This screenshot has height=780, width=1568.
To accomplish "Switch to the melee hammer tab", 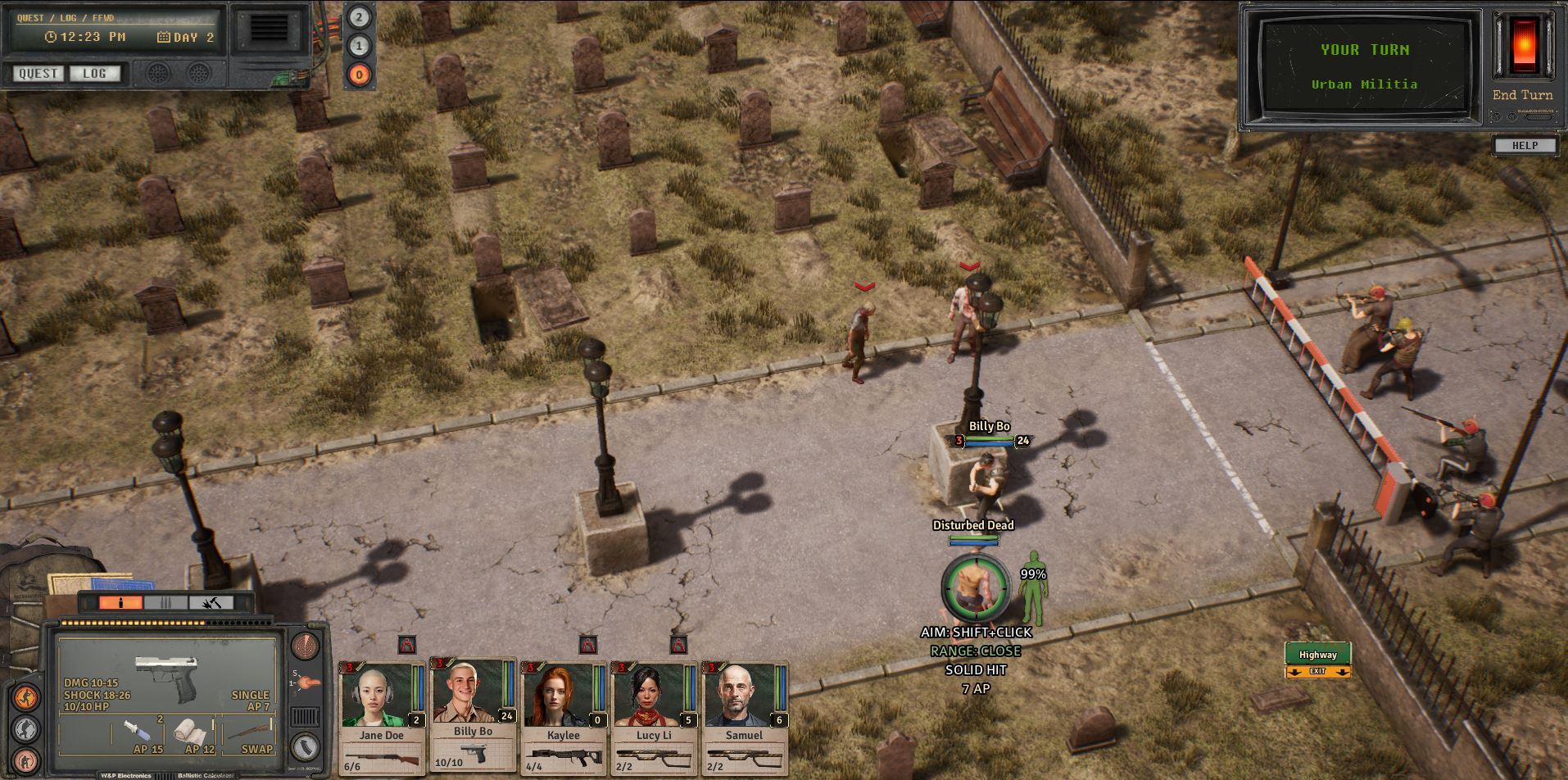I will (211, 603).
